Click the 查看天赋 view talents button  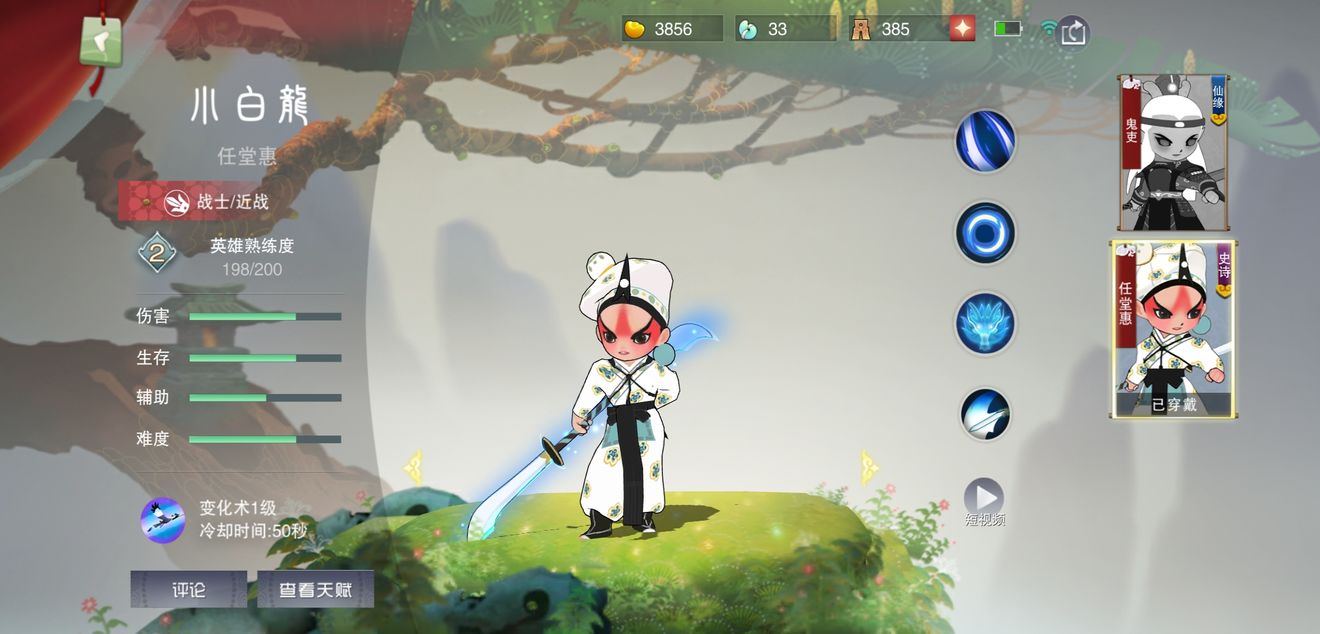[x=315, y=589]
